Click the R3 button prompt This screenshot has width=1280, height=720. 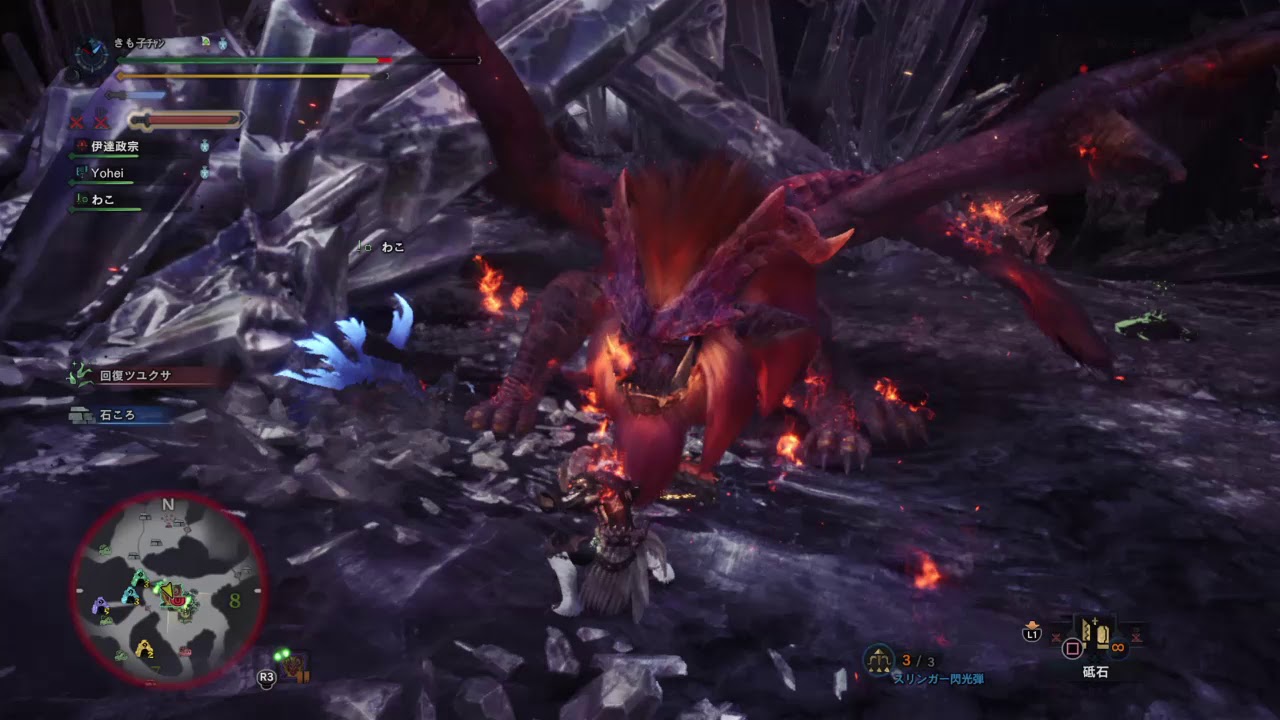point(267,677)
